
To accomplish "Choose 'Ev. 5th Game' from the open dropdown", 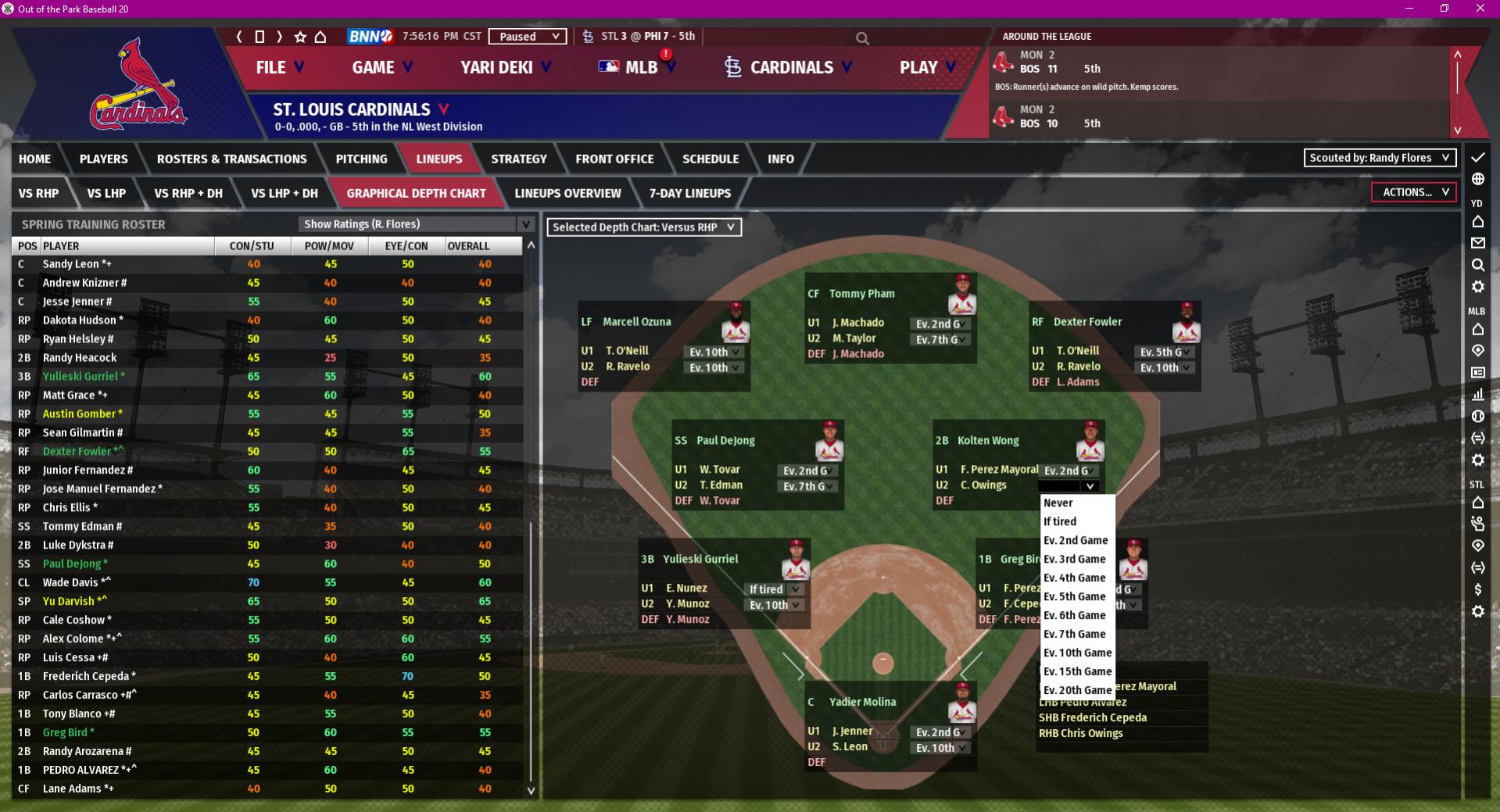I will click(x=1075, y=596).
